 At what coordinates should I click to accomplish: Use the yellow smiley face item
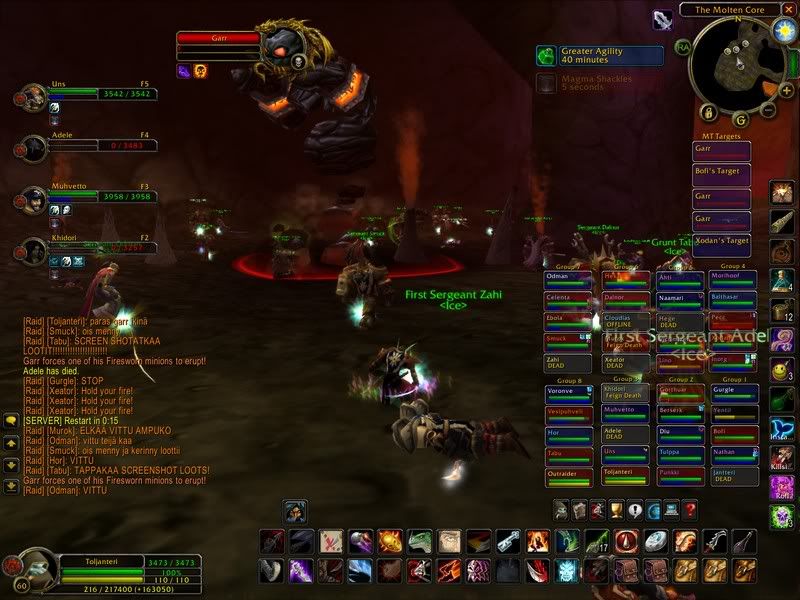point(781,371)
